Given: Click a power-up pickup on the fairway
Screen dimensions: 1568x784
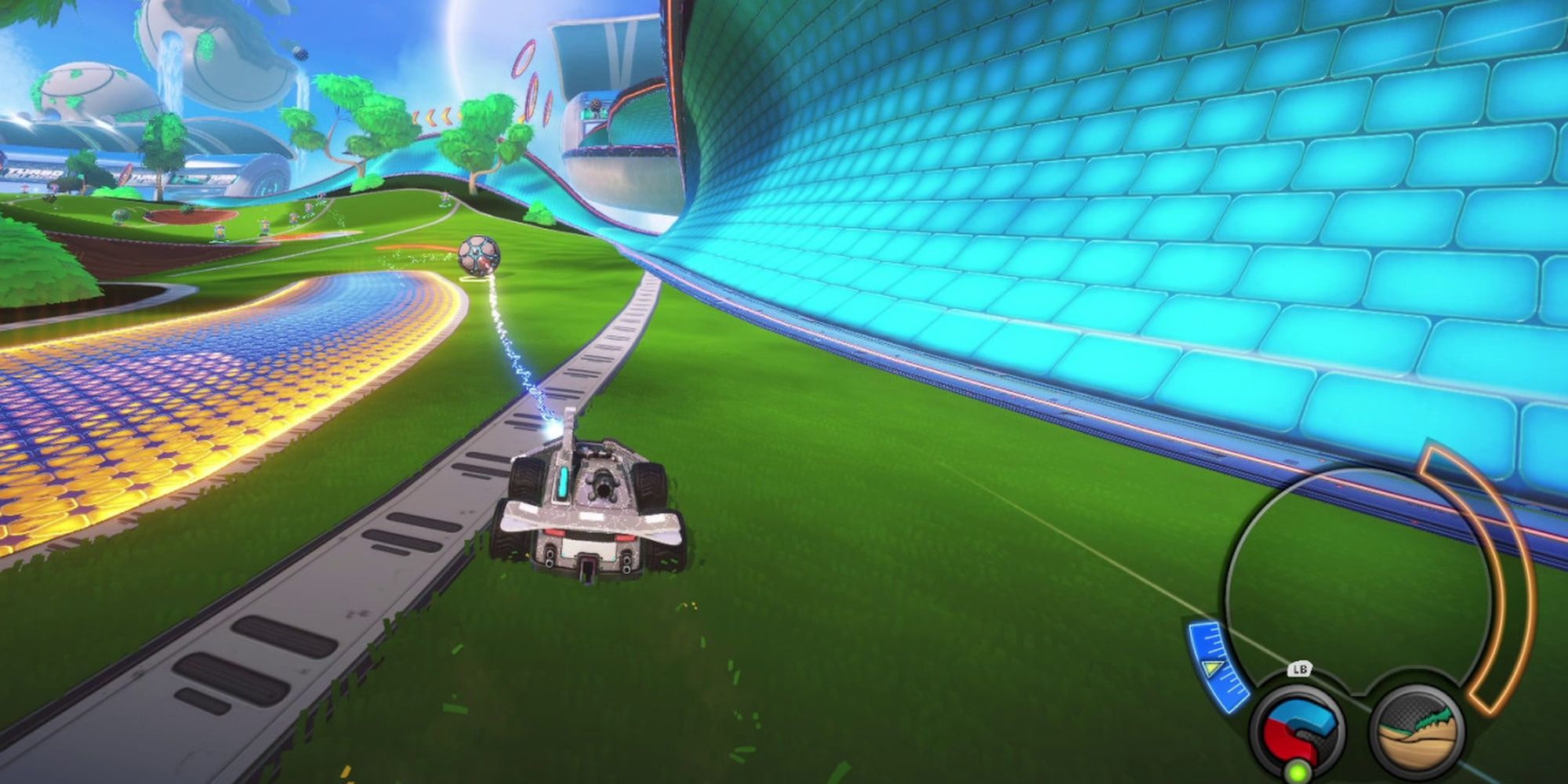Looking at the screenshot, I should point(220,231).
